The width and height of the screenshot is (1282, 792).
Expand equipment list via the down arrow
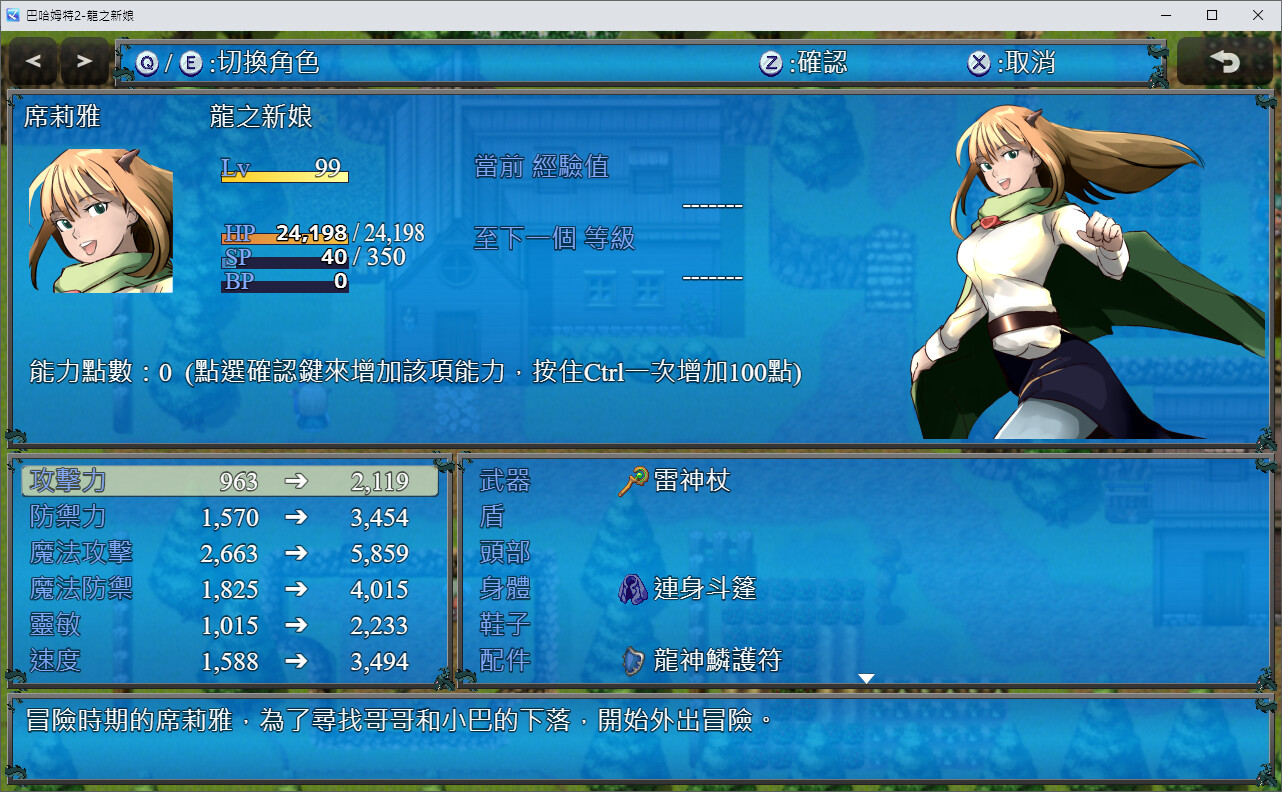(x=864, y=677)
